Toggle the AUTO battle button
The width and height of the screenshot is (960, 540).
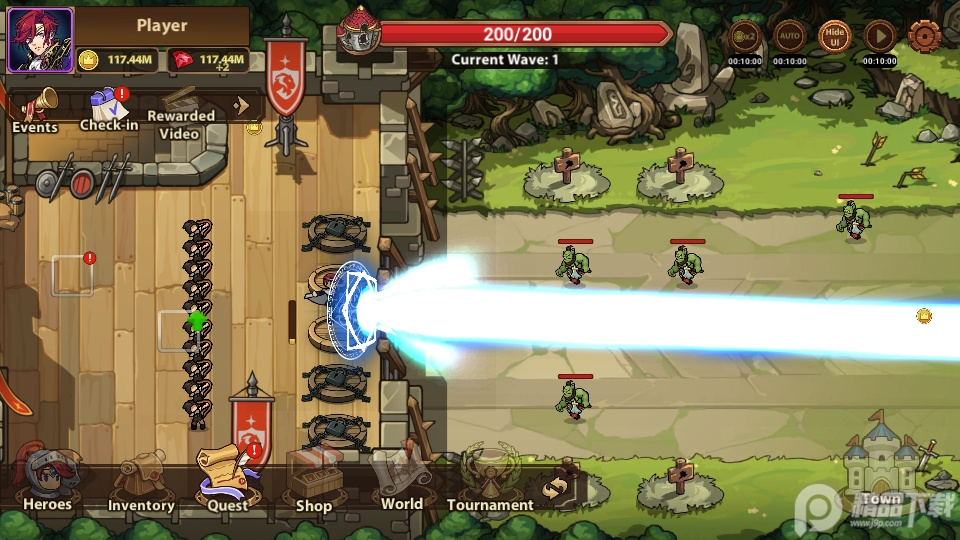(790, 37)
